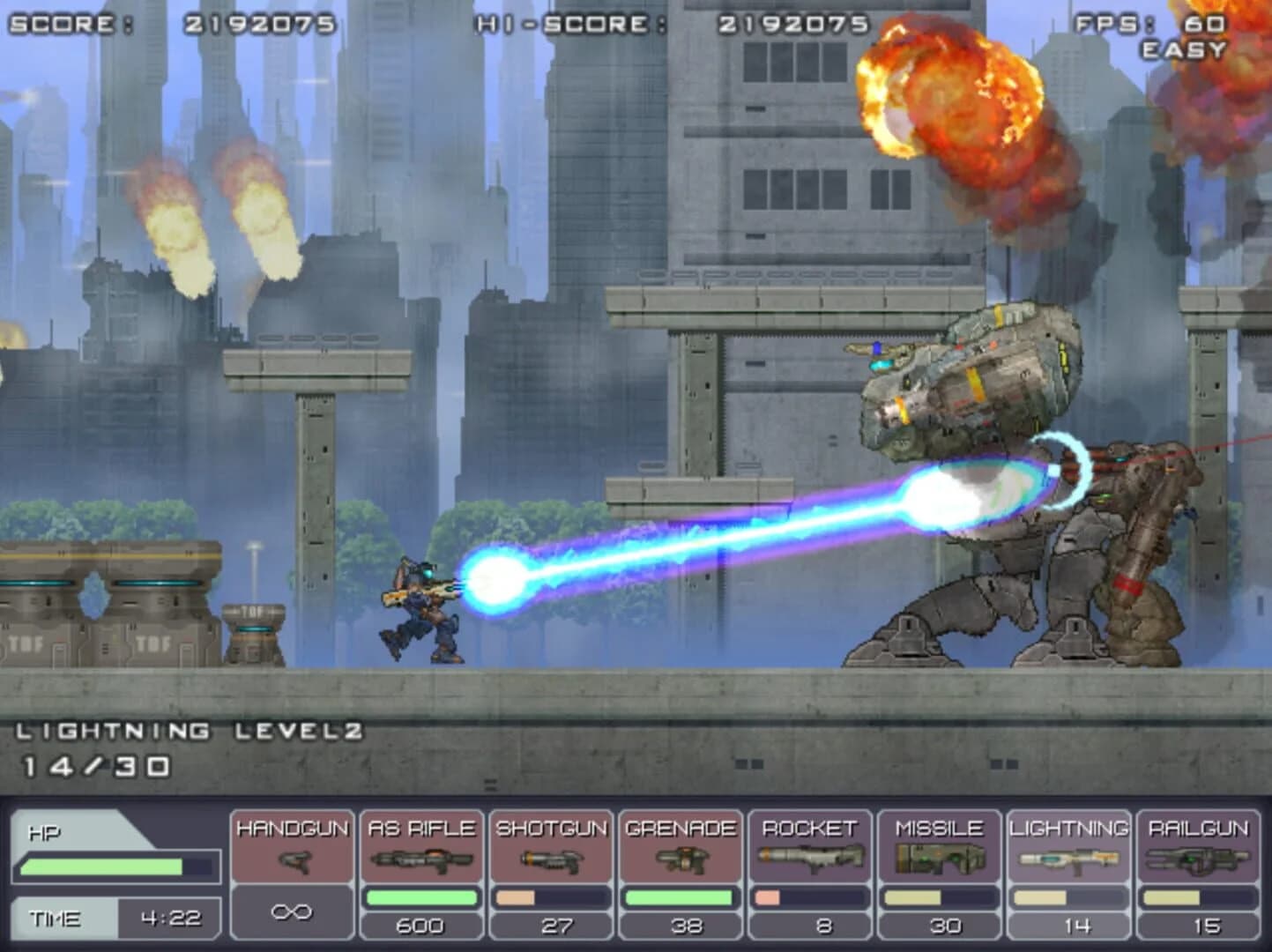Select the Missile weapon icon
The image size is (1272, 952).
[937, 859]
